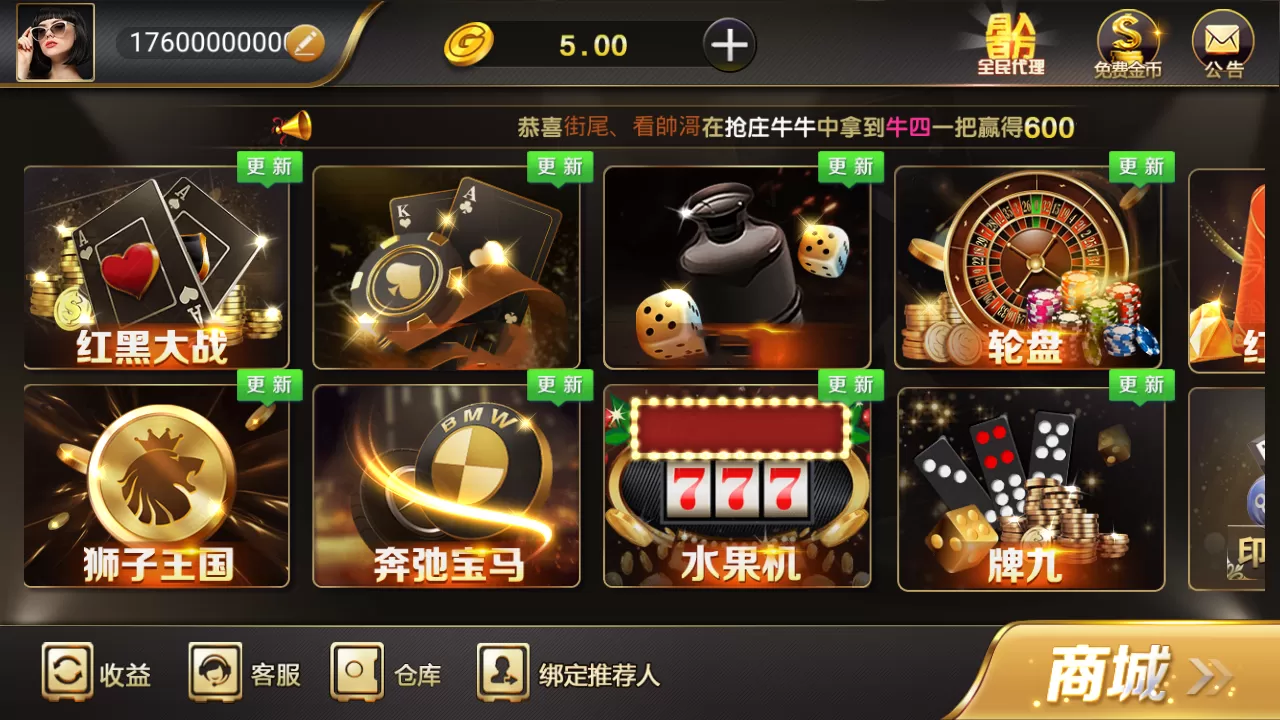The image size is (1280, 720).
Task: Tap the 更新 badge on 水果机
Action: 850,385
